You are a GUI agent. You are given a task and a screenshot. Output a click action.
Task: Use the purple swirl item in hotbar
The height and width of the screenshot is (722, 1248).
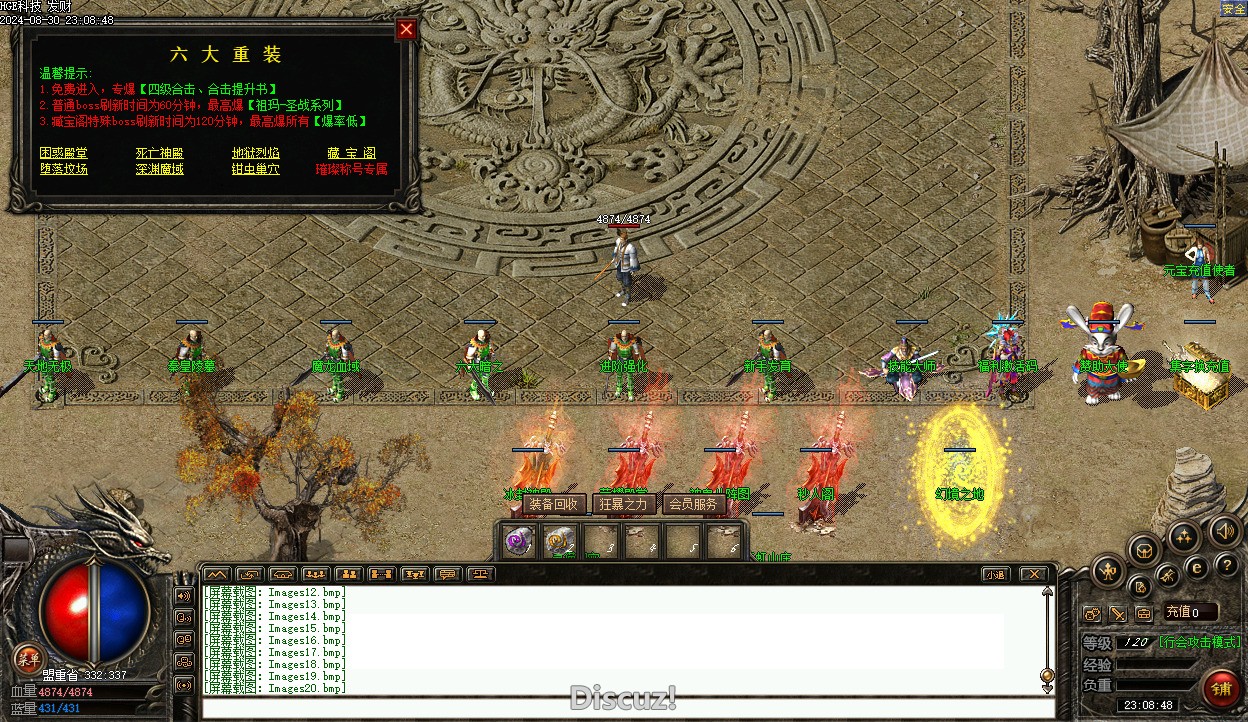pyautogui.click(x=517, y=541)
